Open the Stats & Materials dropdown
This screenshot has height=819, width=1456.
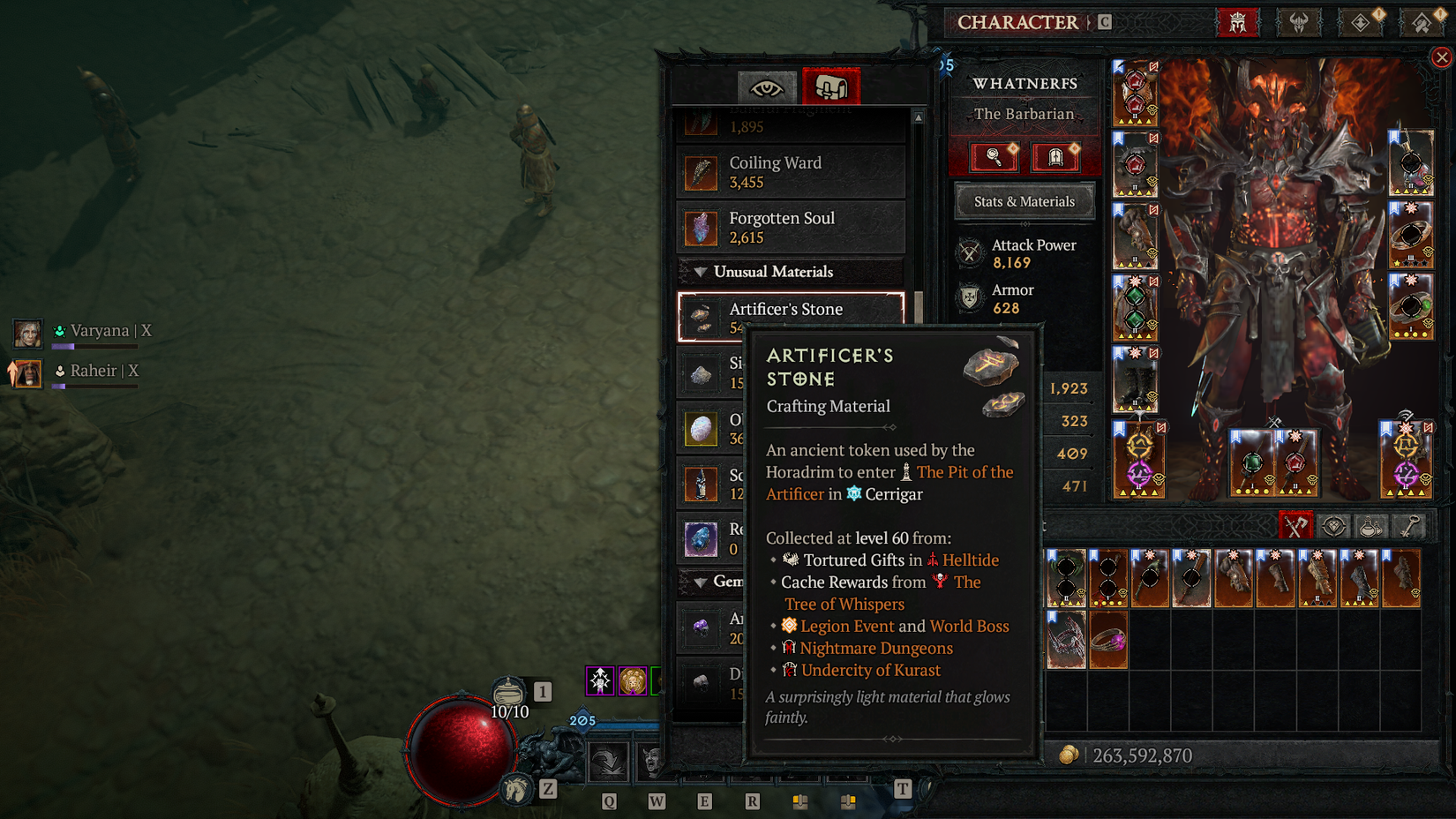(1024, 201)
